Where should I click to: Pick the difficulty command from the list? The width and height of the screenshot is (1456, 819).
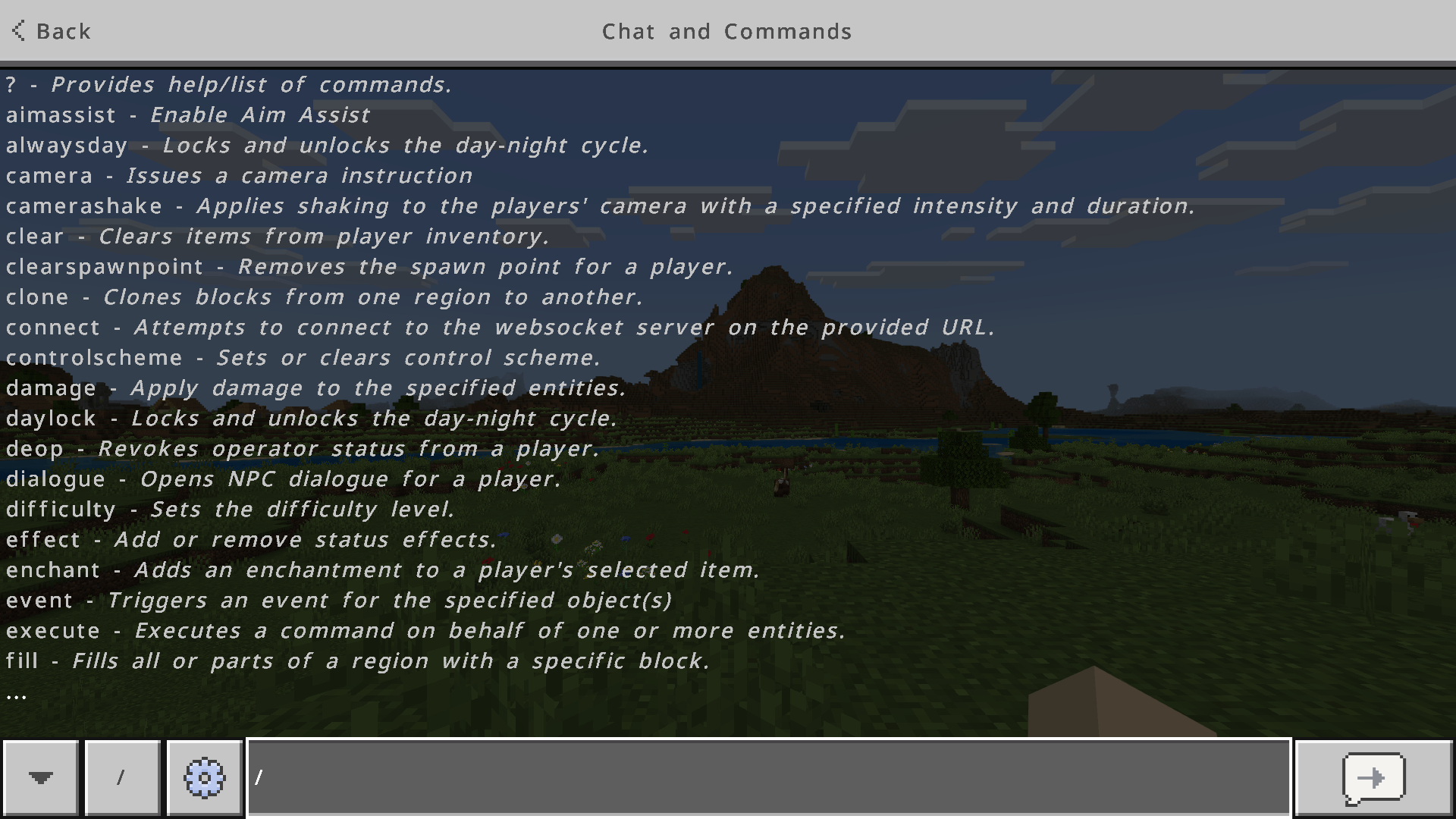click(x=60, y=509)
